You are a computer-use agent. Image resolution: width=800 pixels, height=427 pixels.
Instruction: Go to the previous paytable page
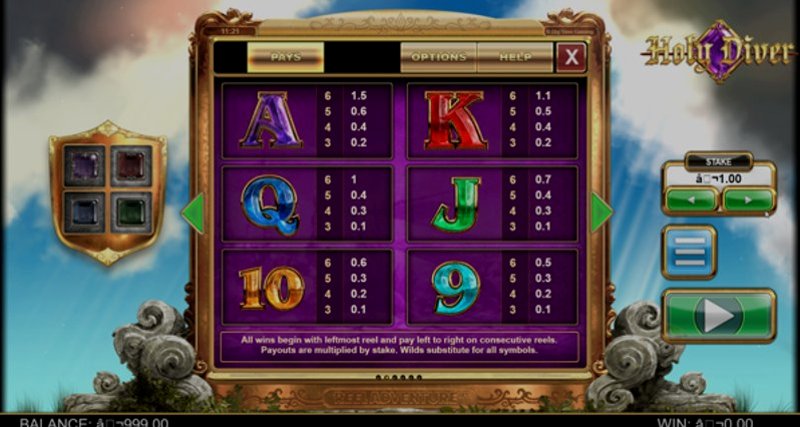(x=193, y=212)
